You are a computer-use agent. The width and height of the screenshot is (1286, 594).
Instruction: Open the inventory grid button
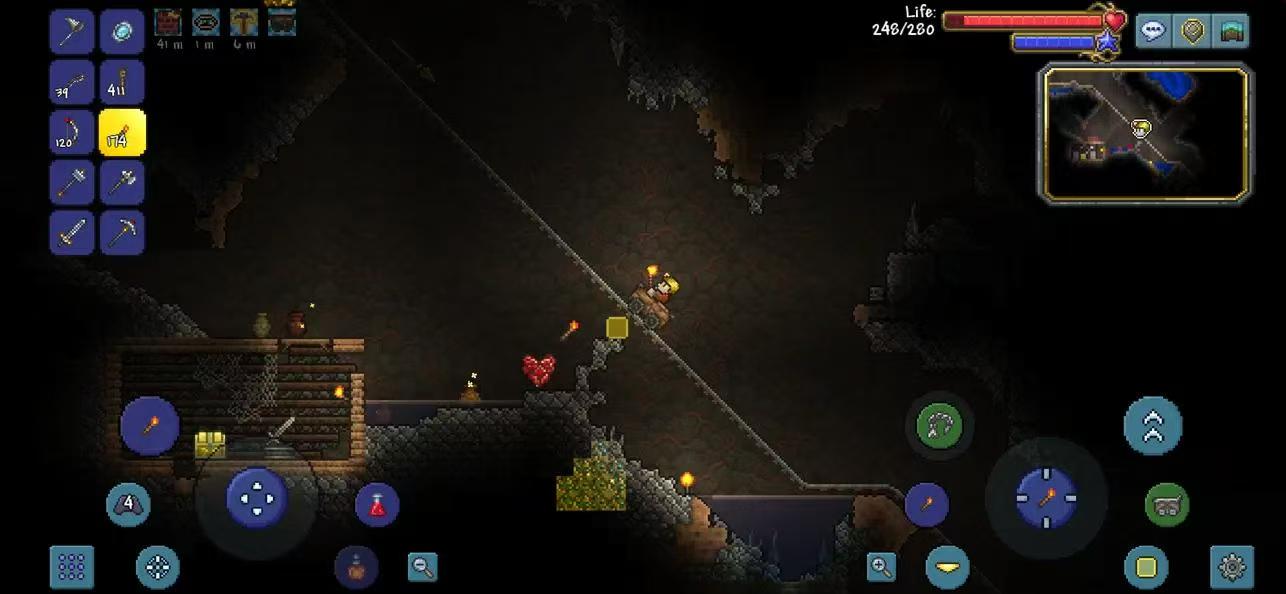click(72, 567)
